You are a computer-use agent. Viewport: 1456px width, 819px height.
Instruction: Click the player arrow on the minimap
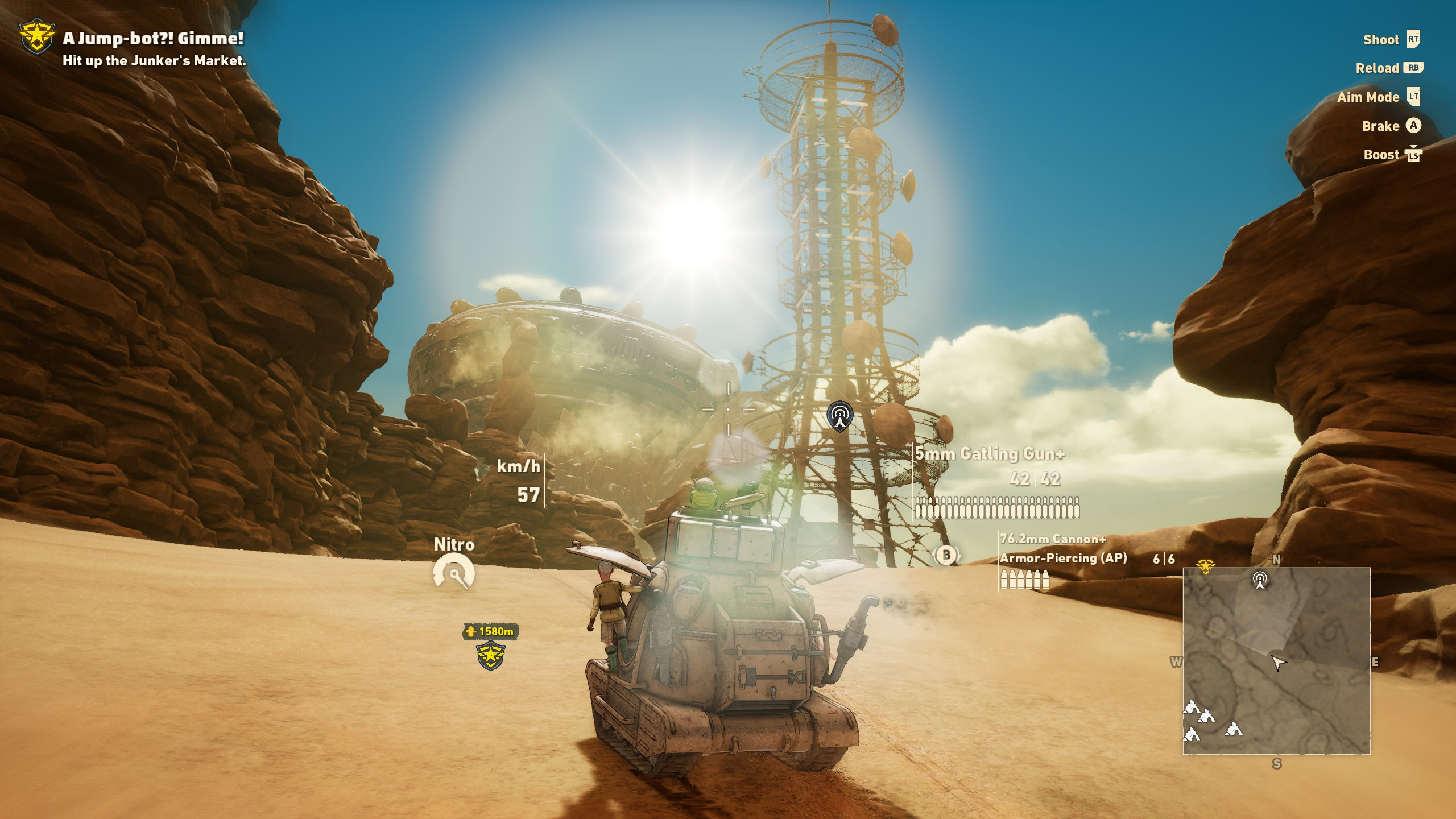tap(1279, 663)
